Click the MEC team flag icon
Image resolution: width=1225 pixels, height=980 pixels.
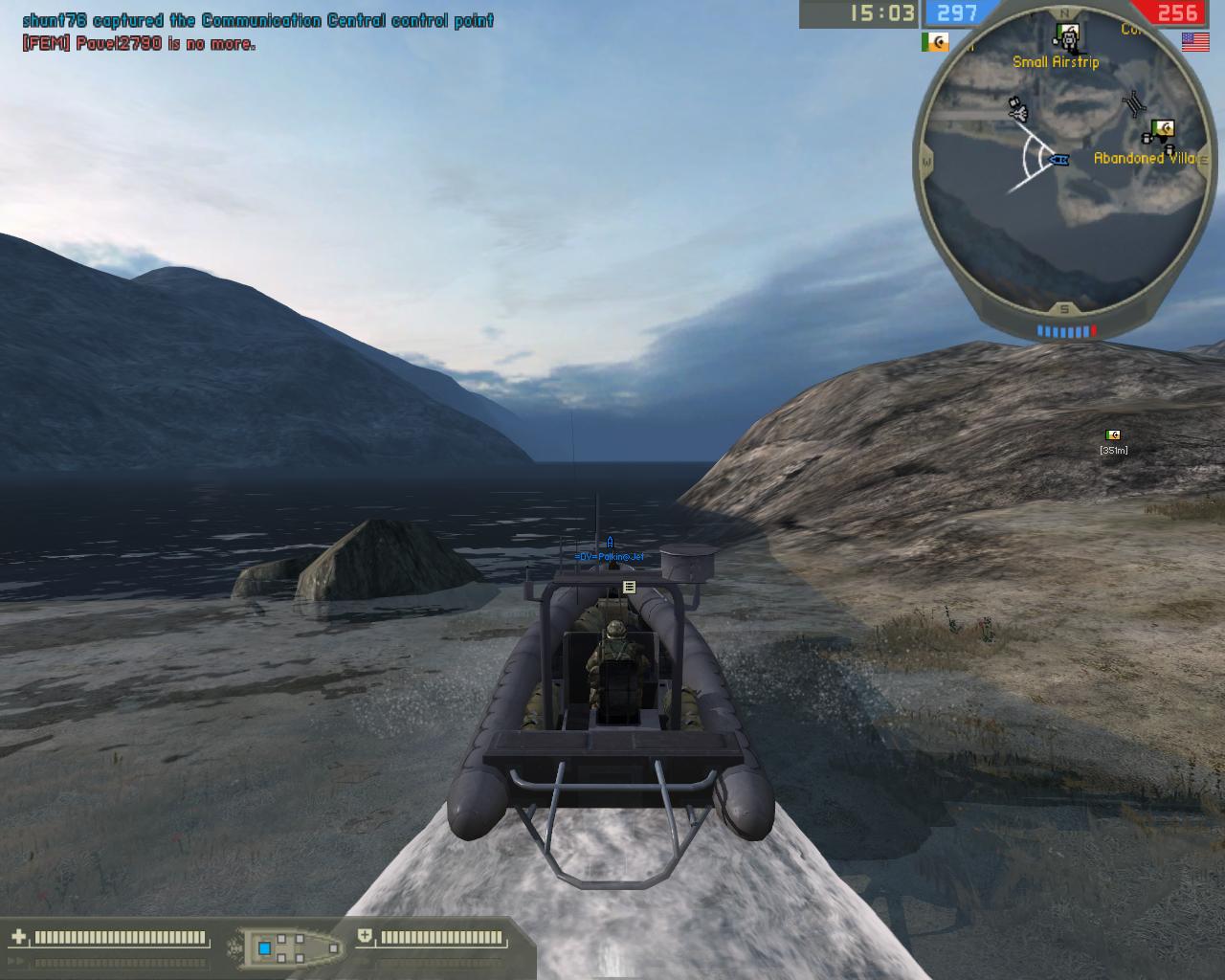point(934,42)
